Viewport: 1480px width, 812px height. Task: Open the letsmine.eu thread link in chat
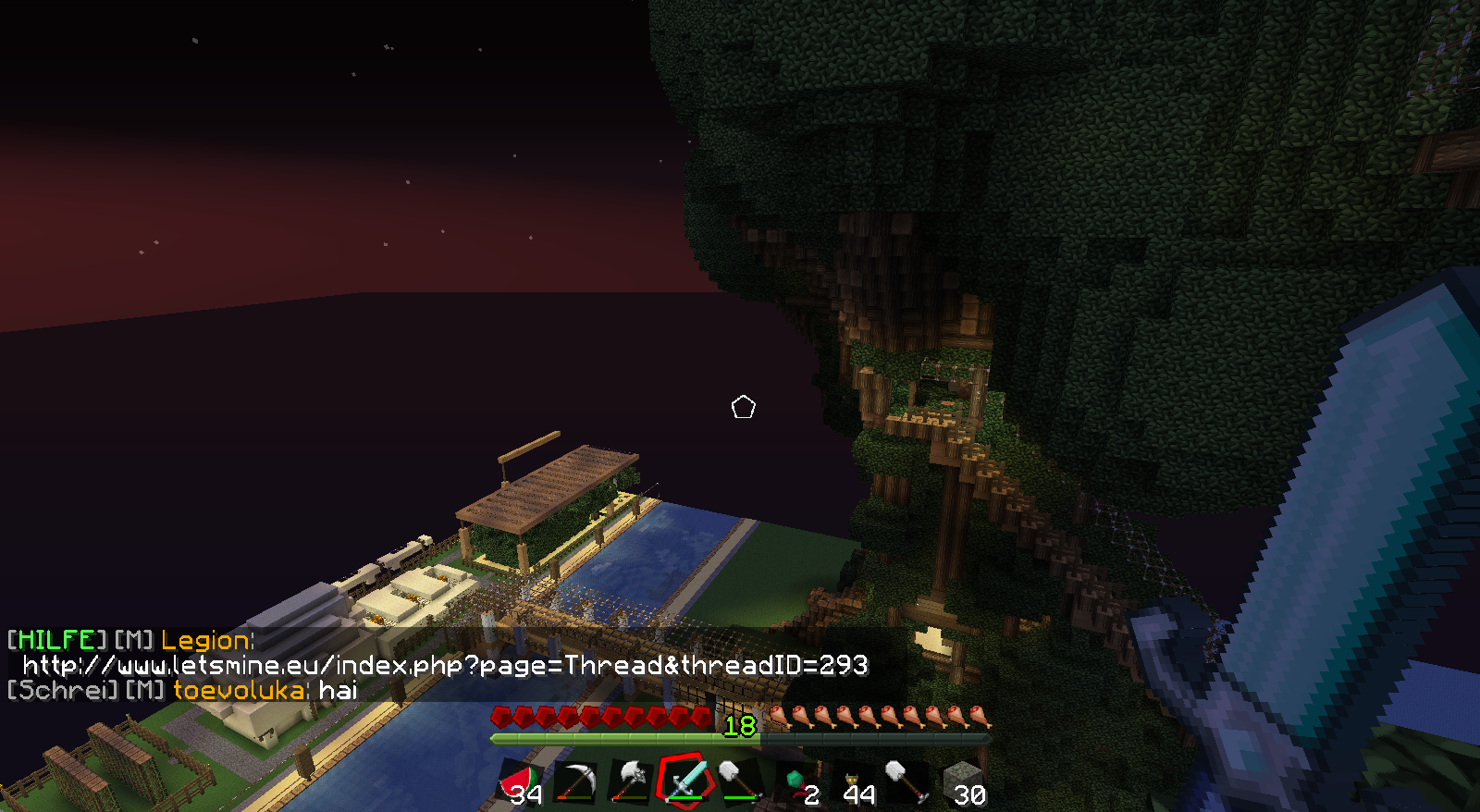(445, 665)
